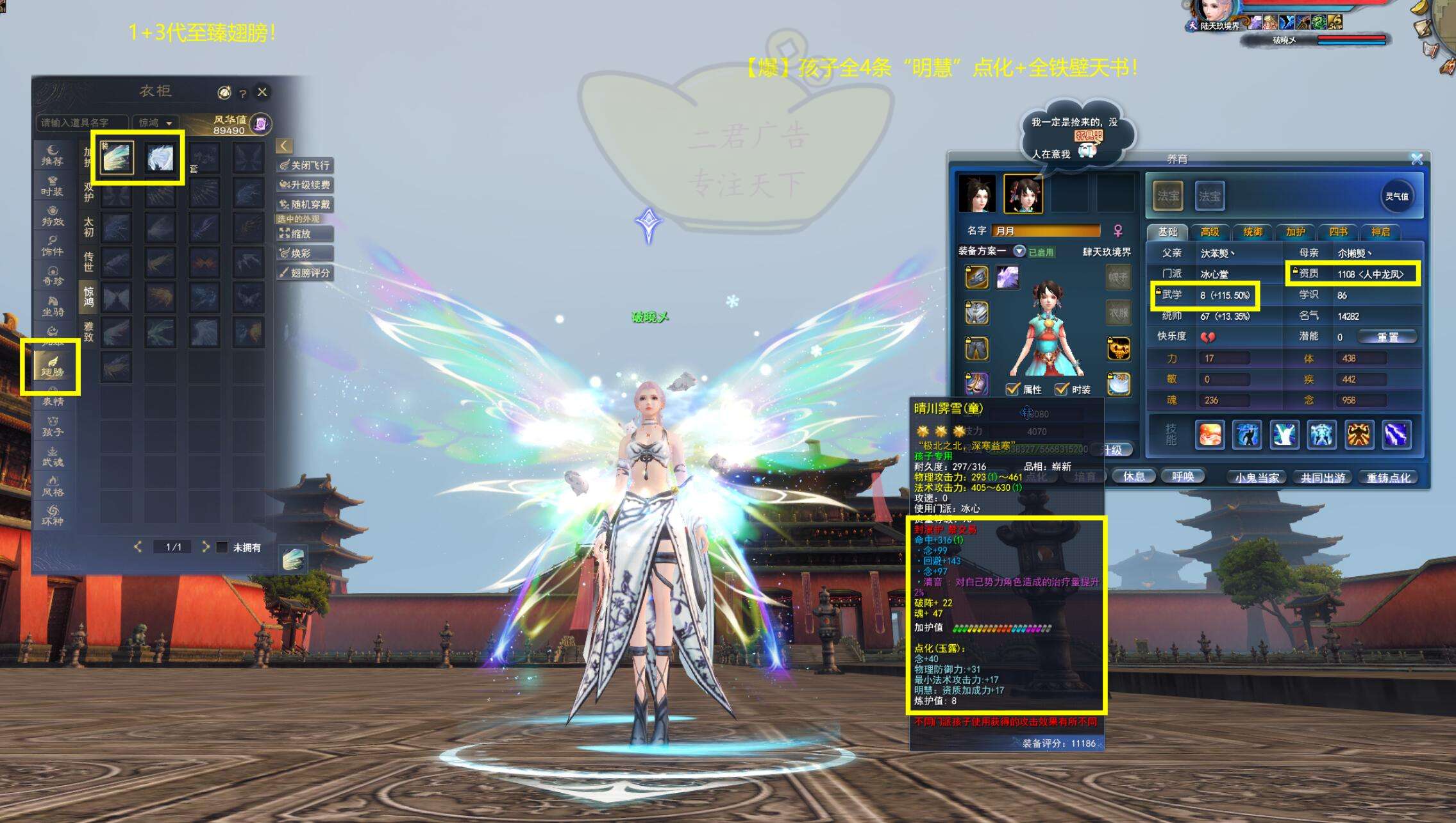
Task: Open the 四书 tab
Action: point(1338,232)
